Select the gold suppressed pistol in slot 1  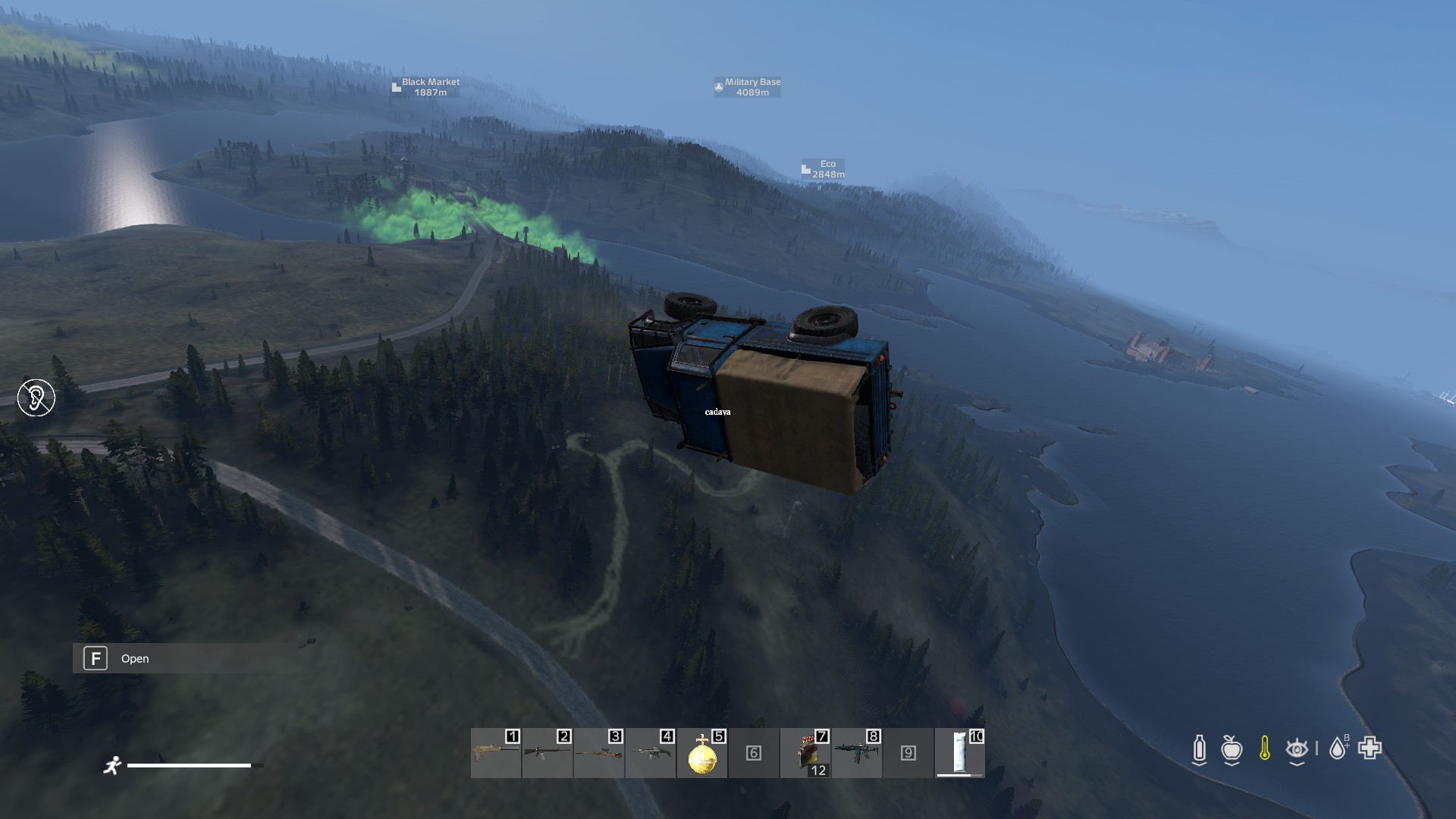(x=495, y=753)
